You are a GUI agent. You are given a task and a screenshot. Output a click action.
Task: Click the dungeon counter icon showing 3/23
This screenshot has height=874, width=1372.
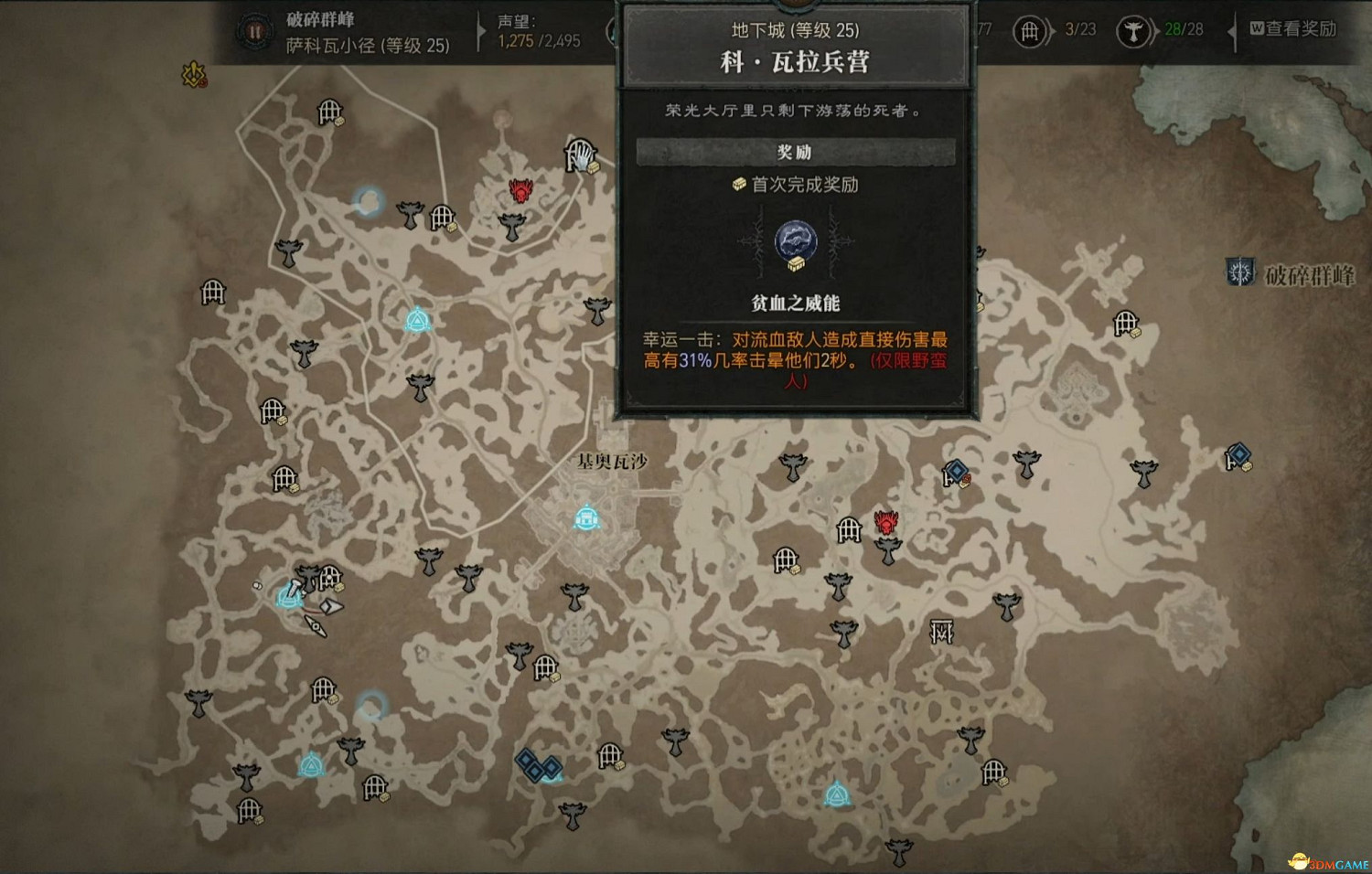click(1030, 30)
